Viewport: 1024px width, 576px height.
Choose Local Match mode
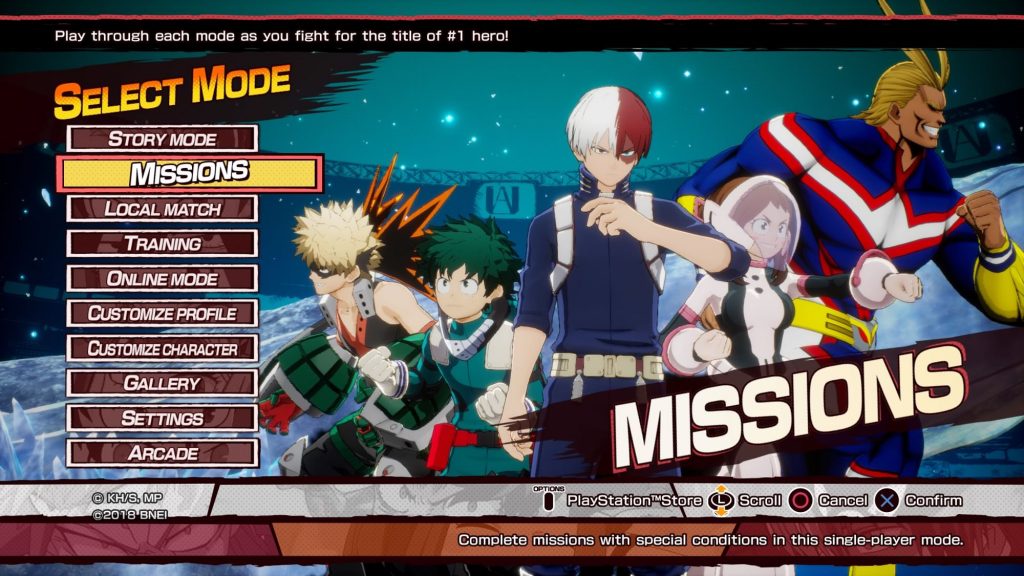click(162, 209)
